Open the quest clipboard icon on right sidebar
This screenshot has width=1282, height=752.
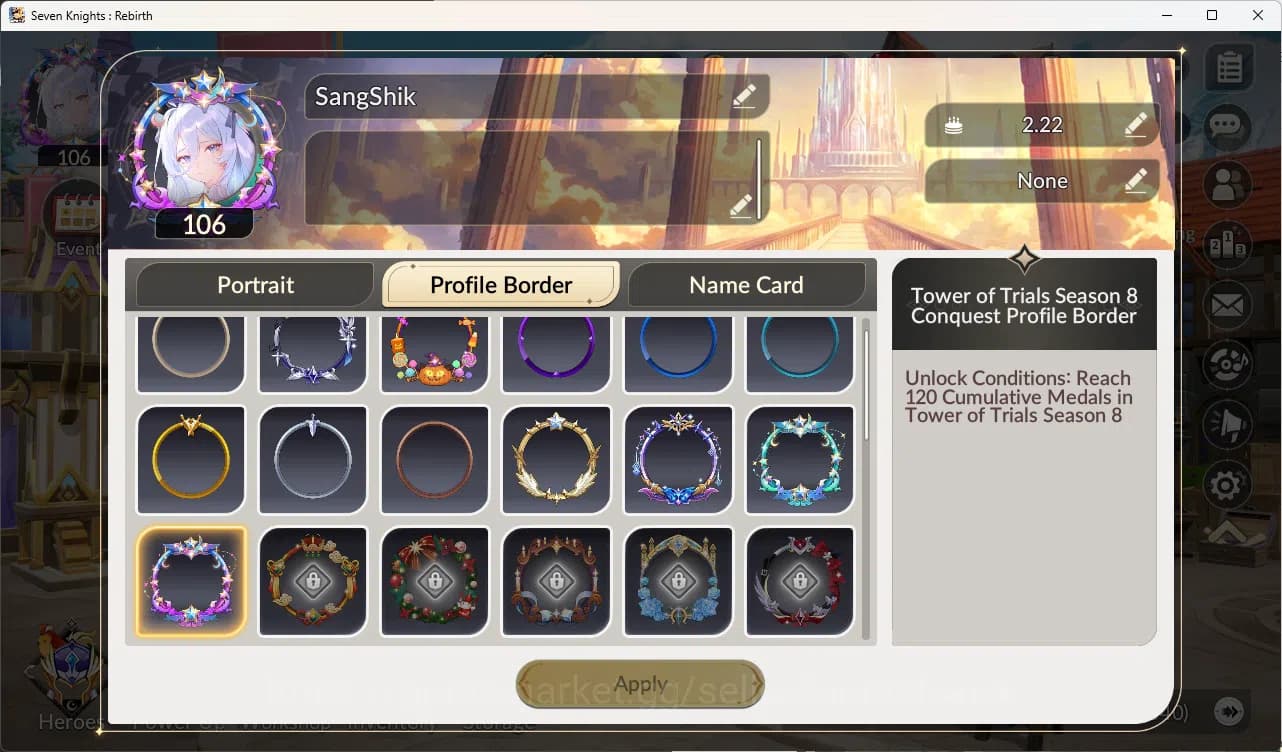[1228, 66]
